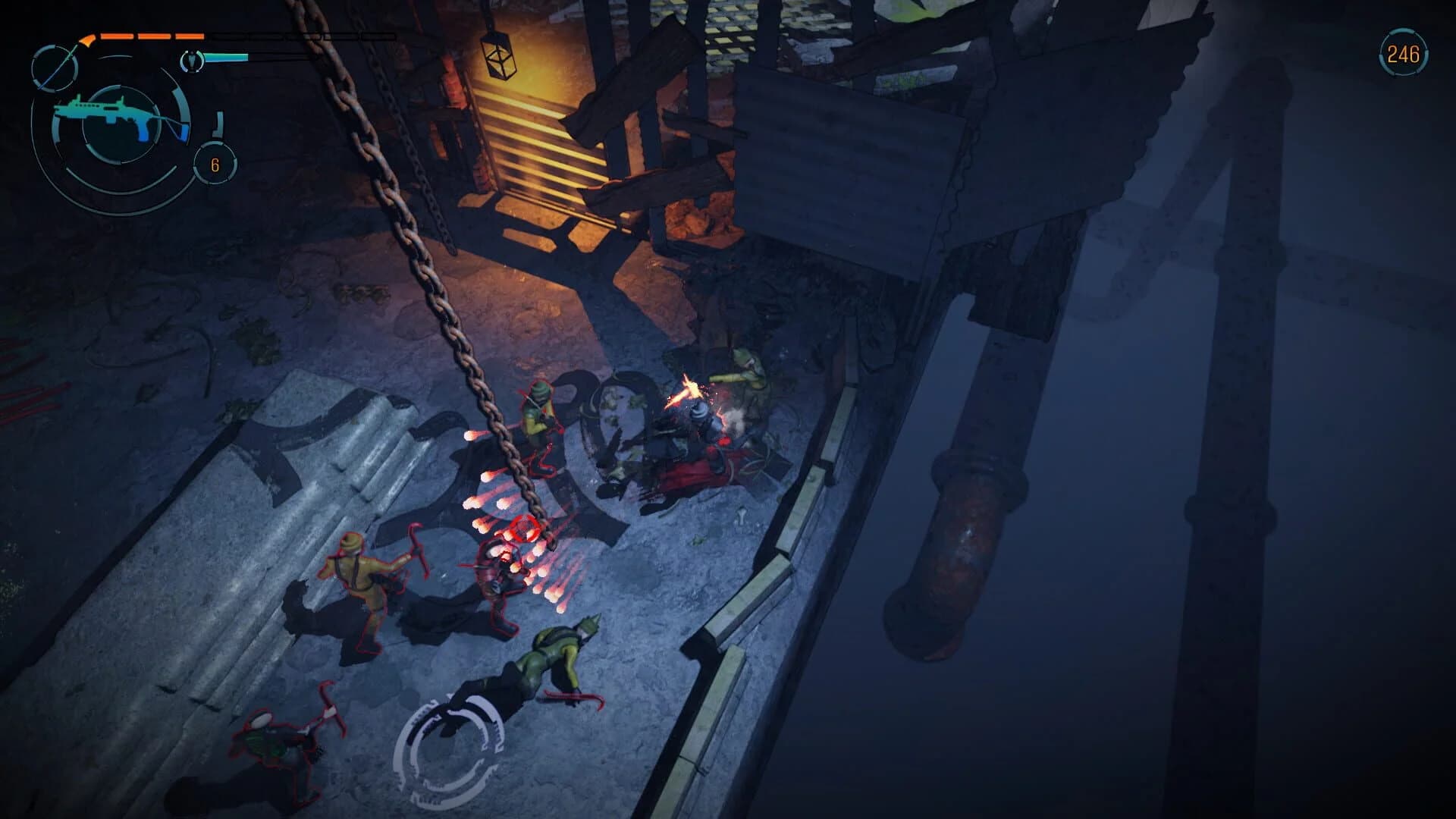
Task: Select the machine gun weapon silhouette icon
Action: pos(108,115)
